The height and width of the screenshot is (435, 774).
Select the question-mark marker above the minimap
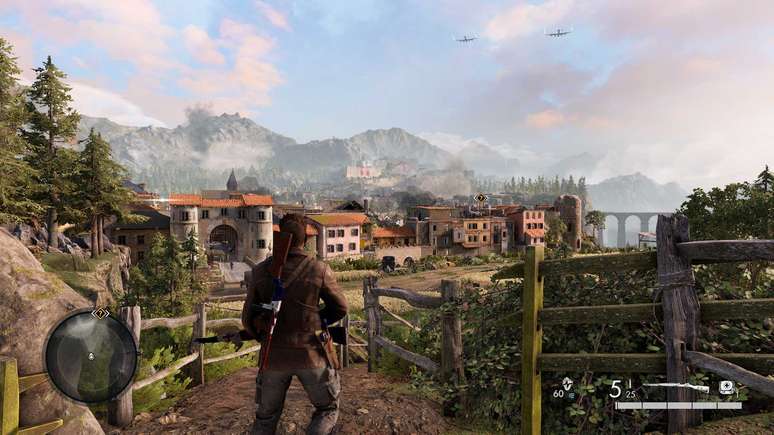(x=100, y=313)
